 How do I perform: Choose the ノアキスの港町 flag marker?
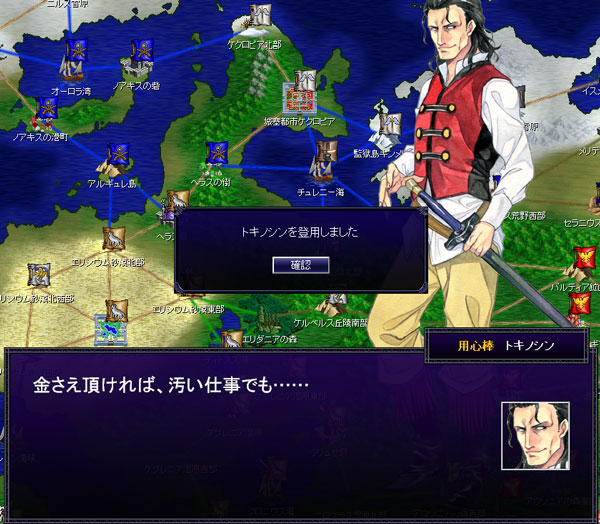coord(47,112)
